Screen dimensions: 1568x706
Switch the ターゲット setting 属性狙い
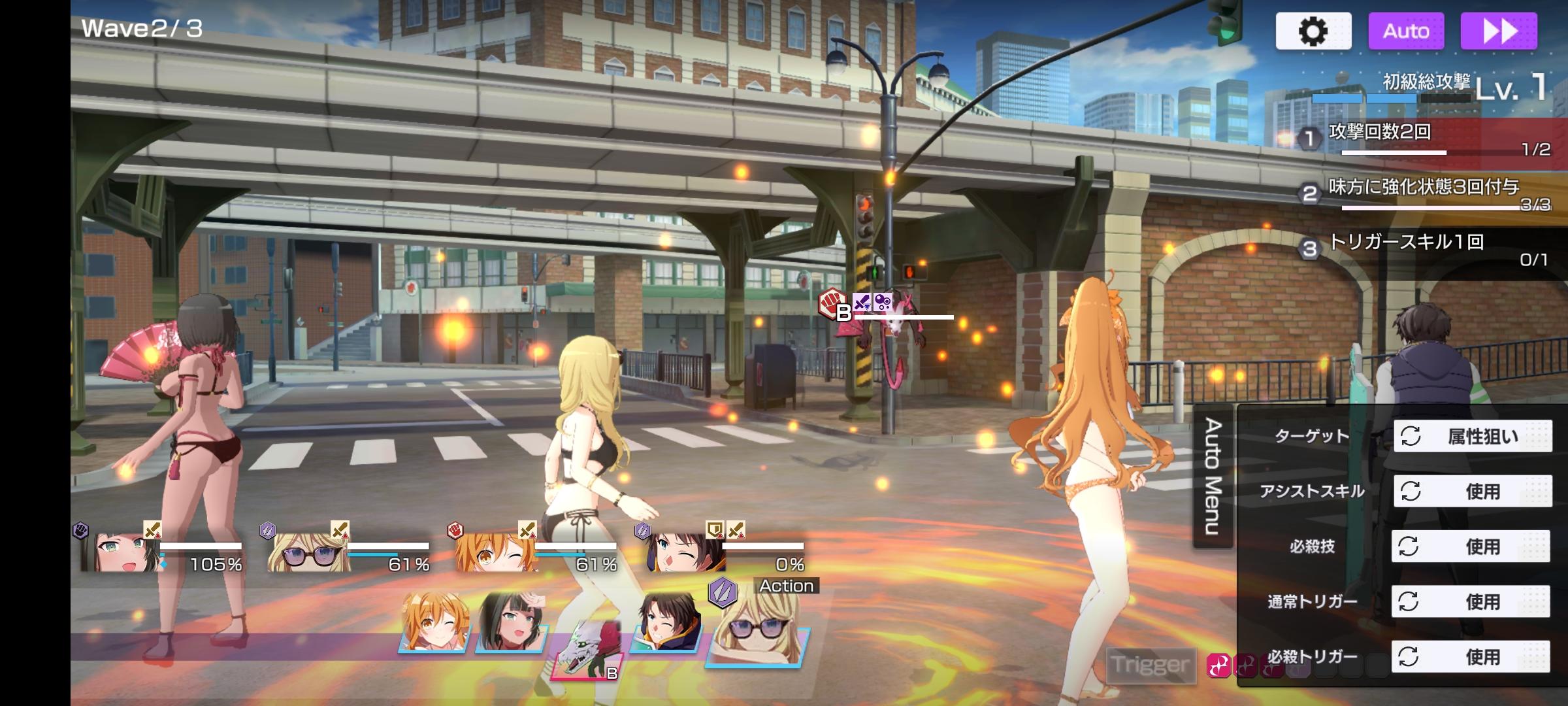(1473, 436)
